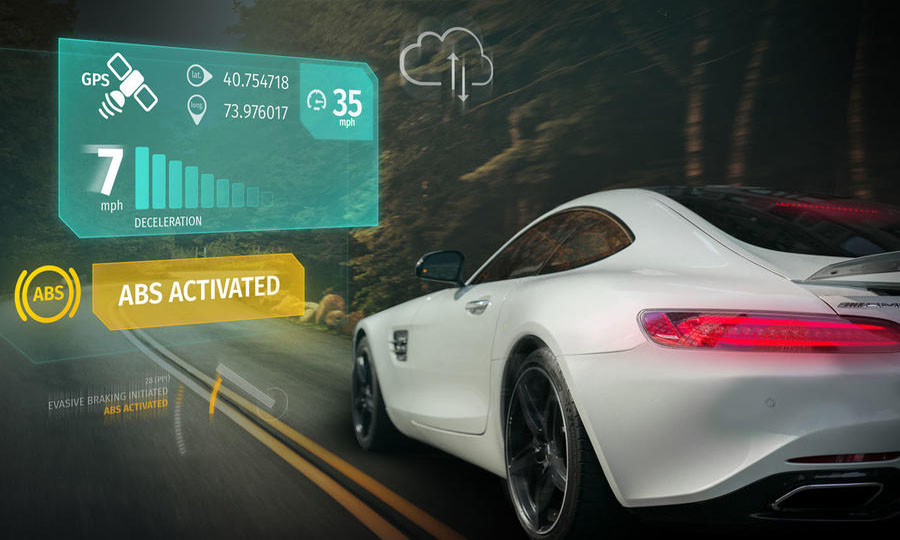This screenshot has height=540, width=900.
Task: Select the speedometer gauge icon
Action: (x=318, y=100)
